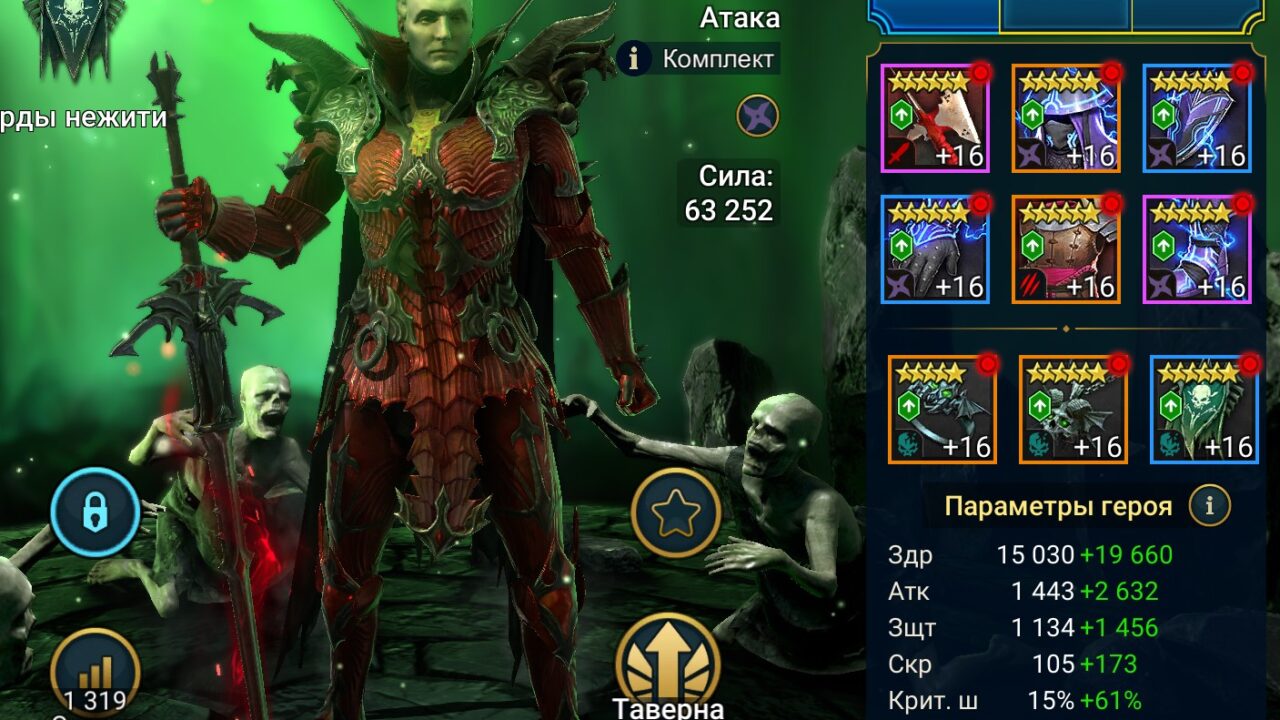This screenshot has height=720, width=1280.
Task: Select the equipped amulet accessory slot
Action: tap(1073, 409)
